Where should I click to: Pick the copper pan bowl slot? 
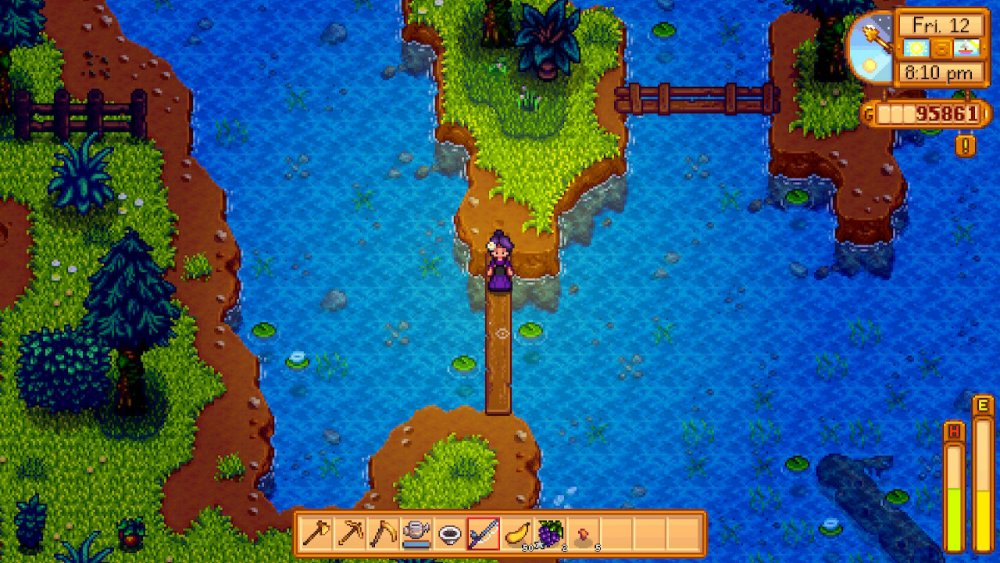point(450,533)
